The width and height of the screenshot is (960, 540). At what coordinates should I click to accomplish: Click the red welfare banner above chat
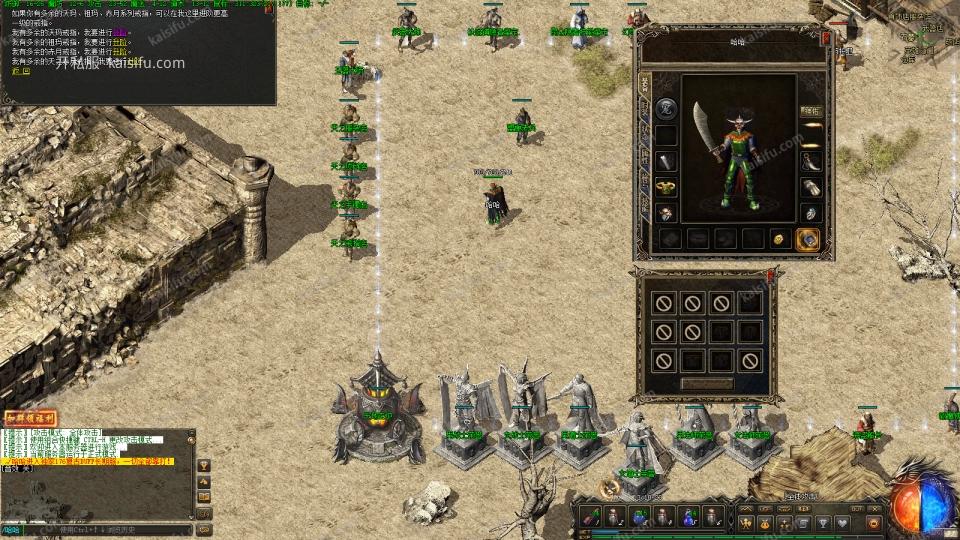[30, 418]
